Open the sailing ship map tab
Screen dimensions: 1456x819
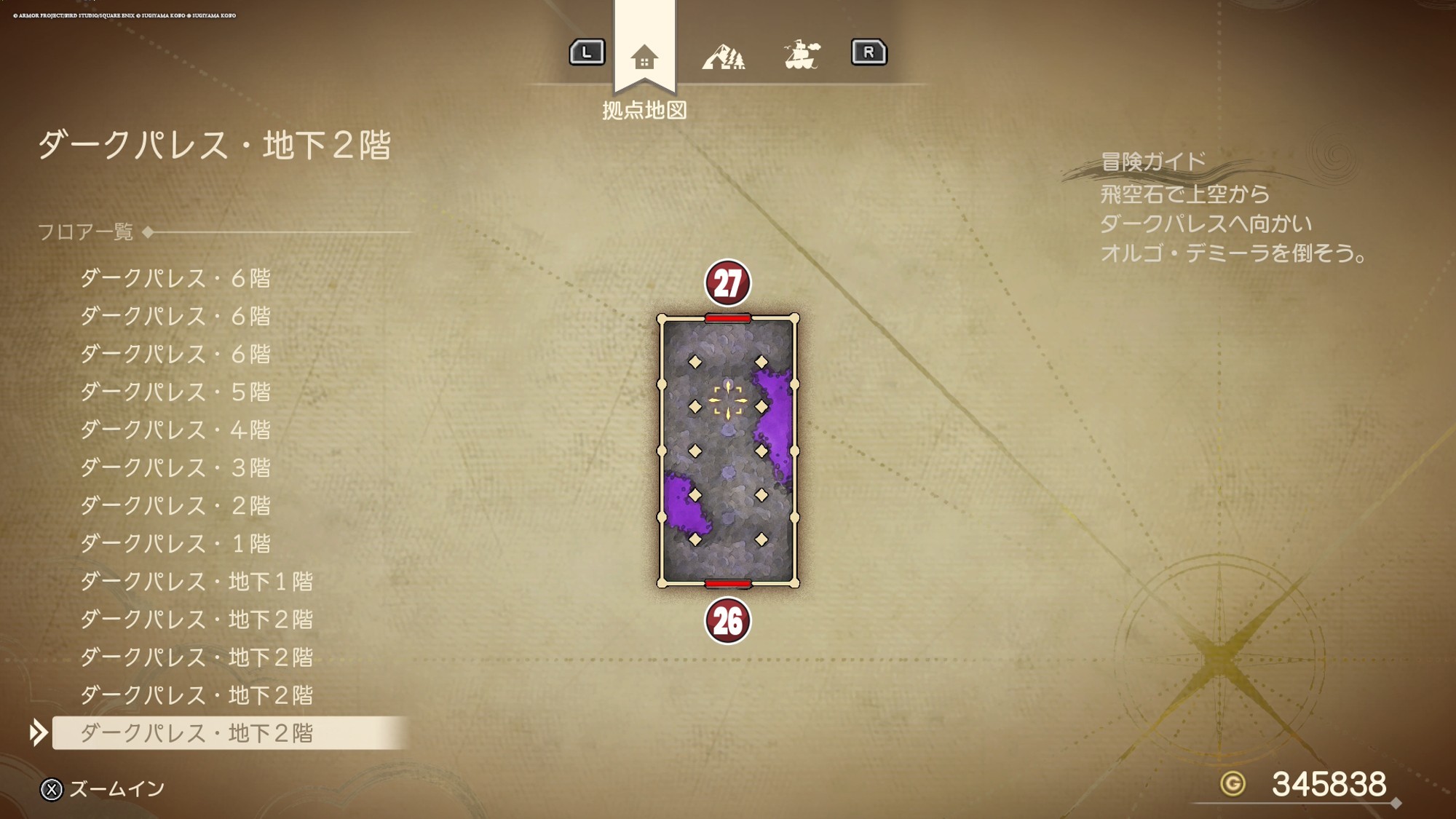pos(802,55)
